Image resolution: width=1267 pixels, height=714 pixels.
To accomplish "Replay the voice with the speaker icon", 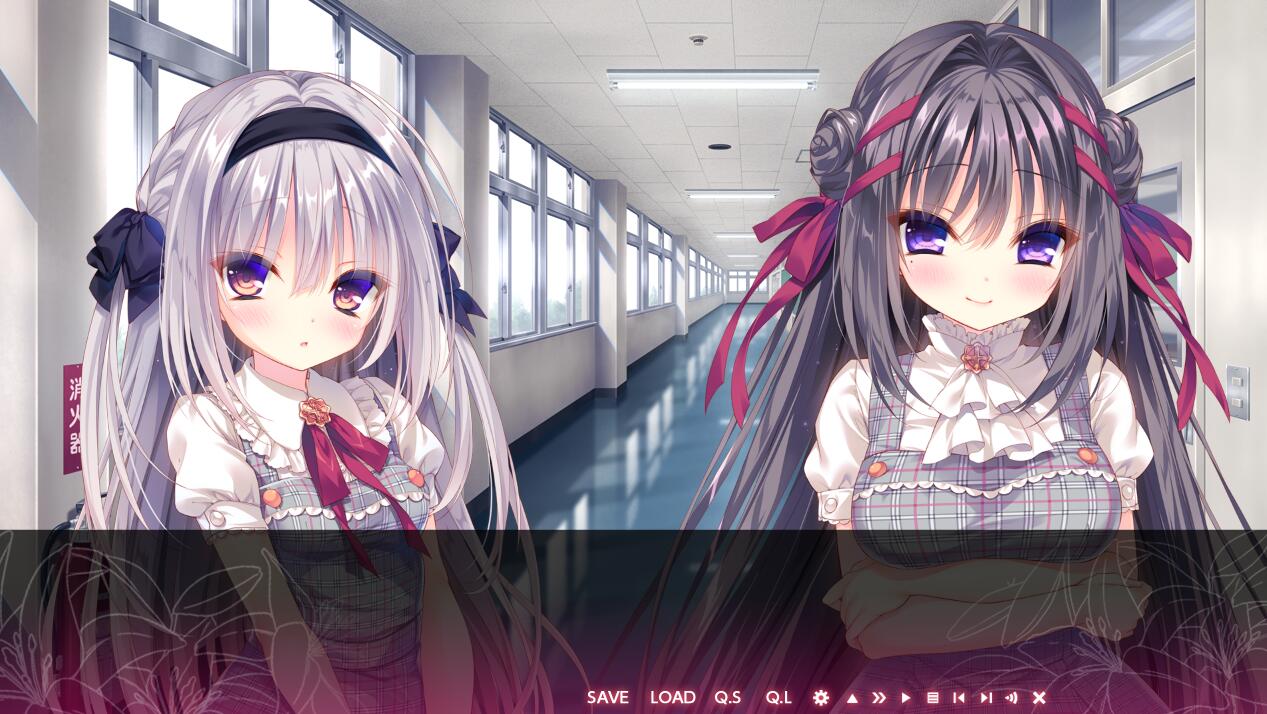I will coord(1011,698).
